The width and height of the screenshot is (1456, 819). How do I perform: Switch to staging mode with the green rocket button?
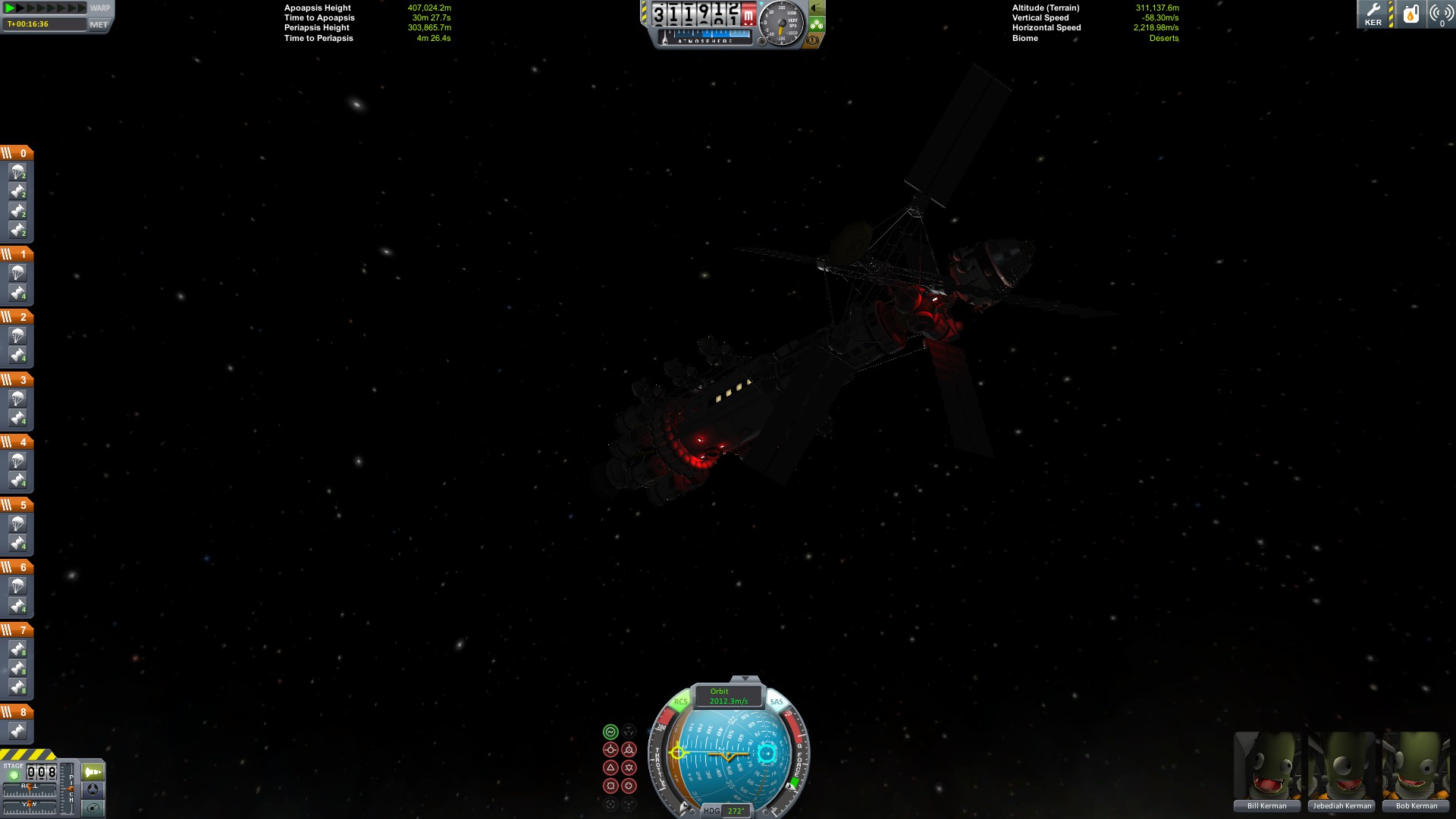pos(93,772)
